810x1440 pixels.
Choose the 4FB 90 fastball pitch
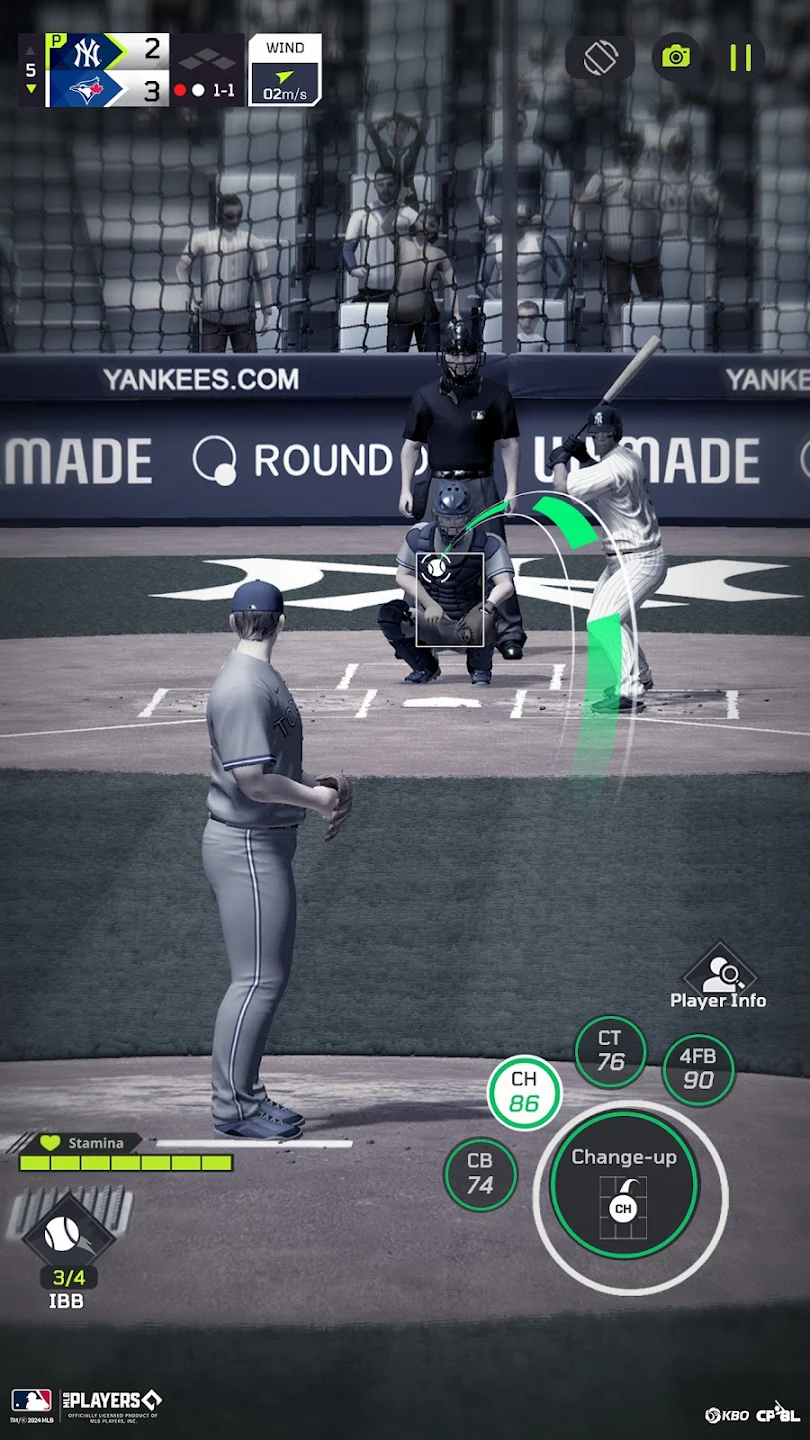tap(698, 1069)
